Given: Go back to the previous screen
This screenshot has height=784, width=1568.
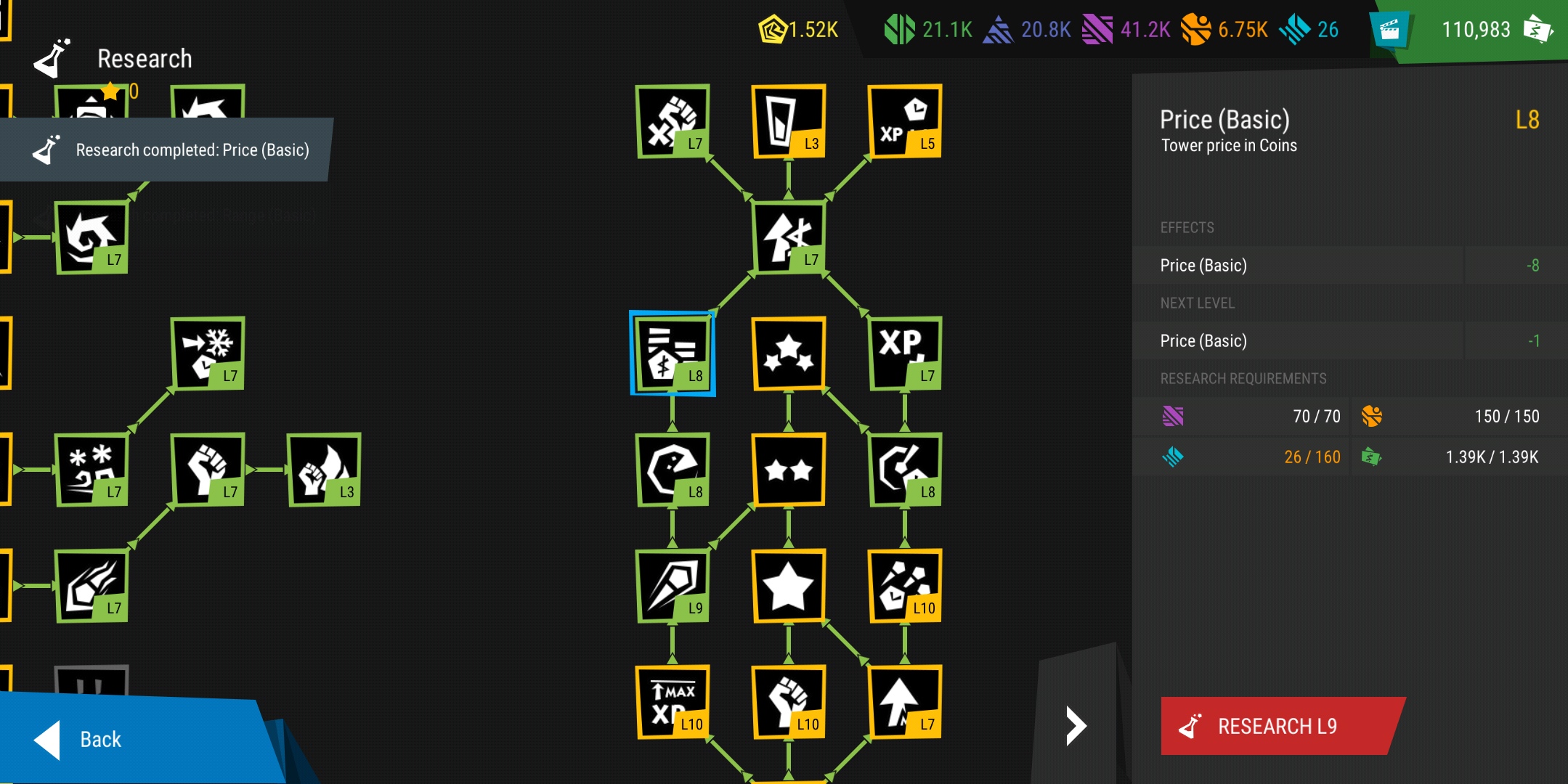Looking at the screenshot, I should (x=102, y=739).
